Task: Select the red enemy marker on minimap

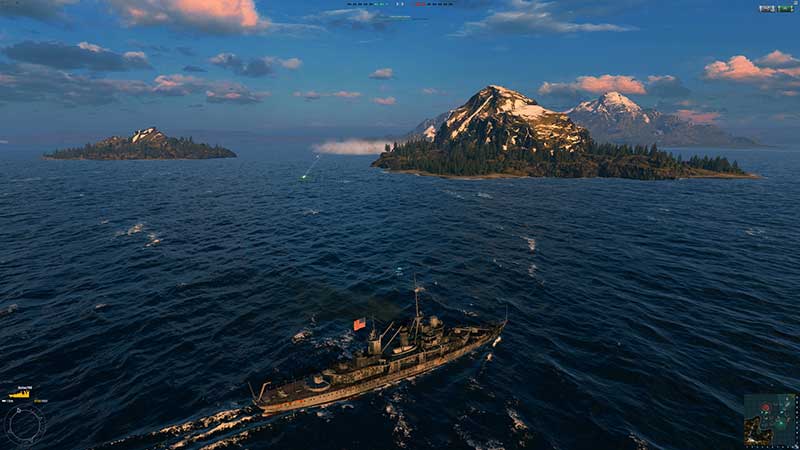Action: pyautogui.click(x=766, y=408)
